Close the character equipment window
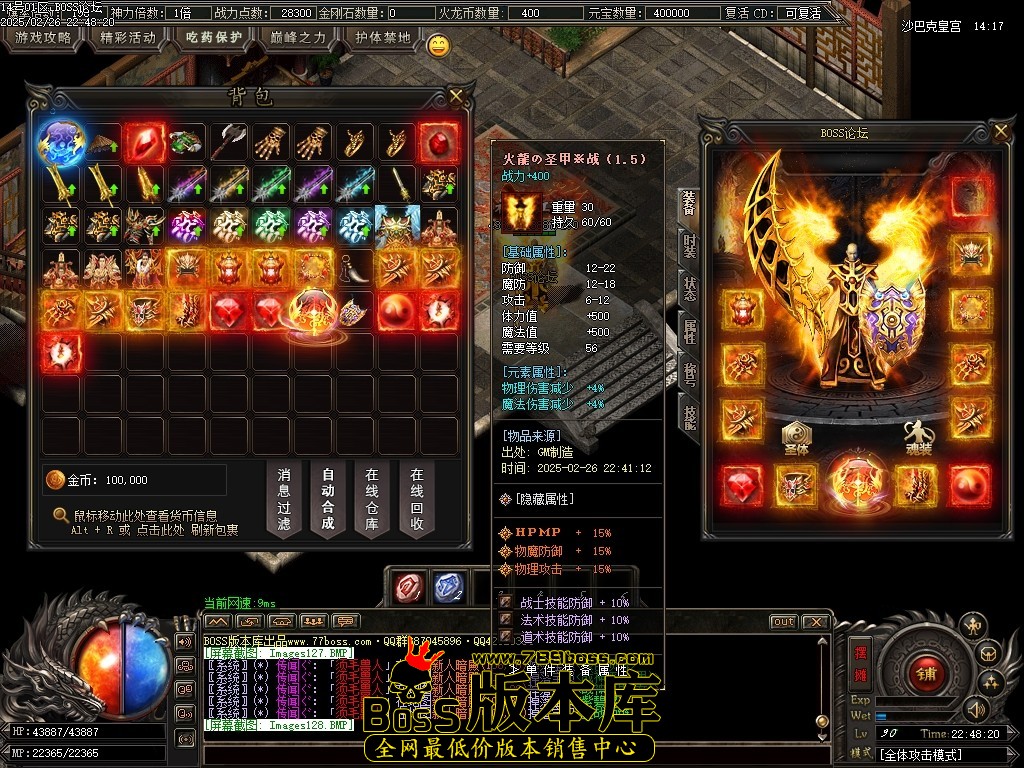This screenshot has height=768, width=1024. [x=1000, y=132]
